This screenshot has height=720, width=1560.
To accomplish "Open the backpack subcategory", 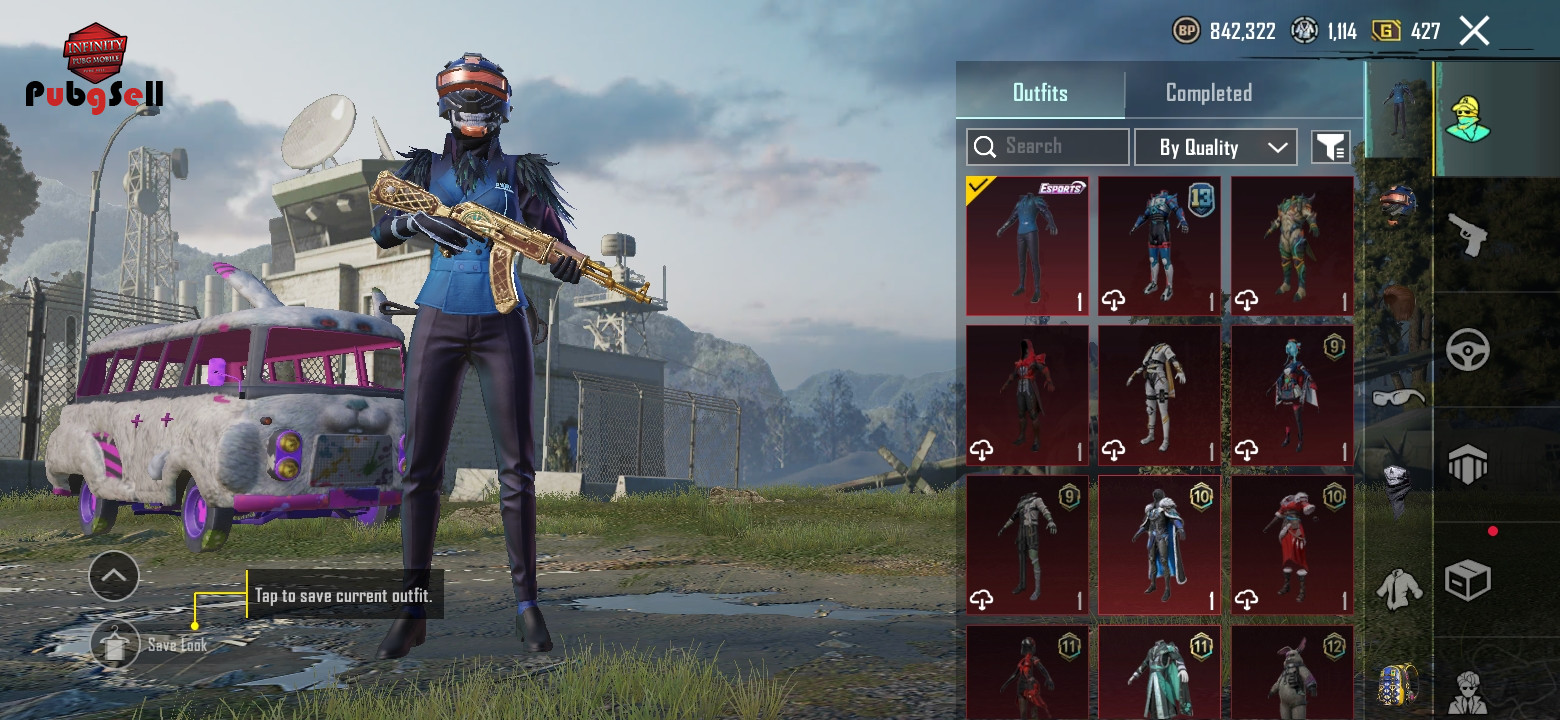I will [x=1398, y=683].
